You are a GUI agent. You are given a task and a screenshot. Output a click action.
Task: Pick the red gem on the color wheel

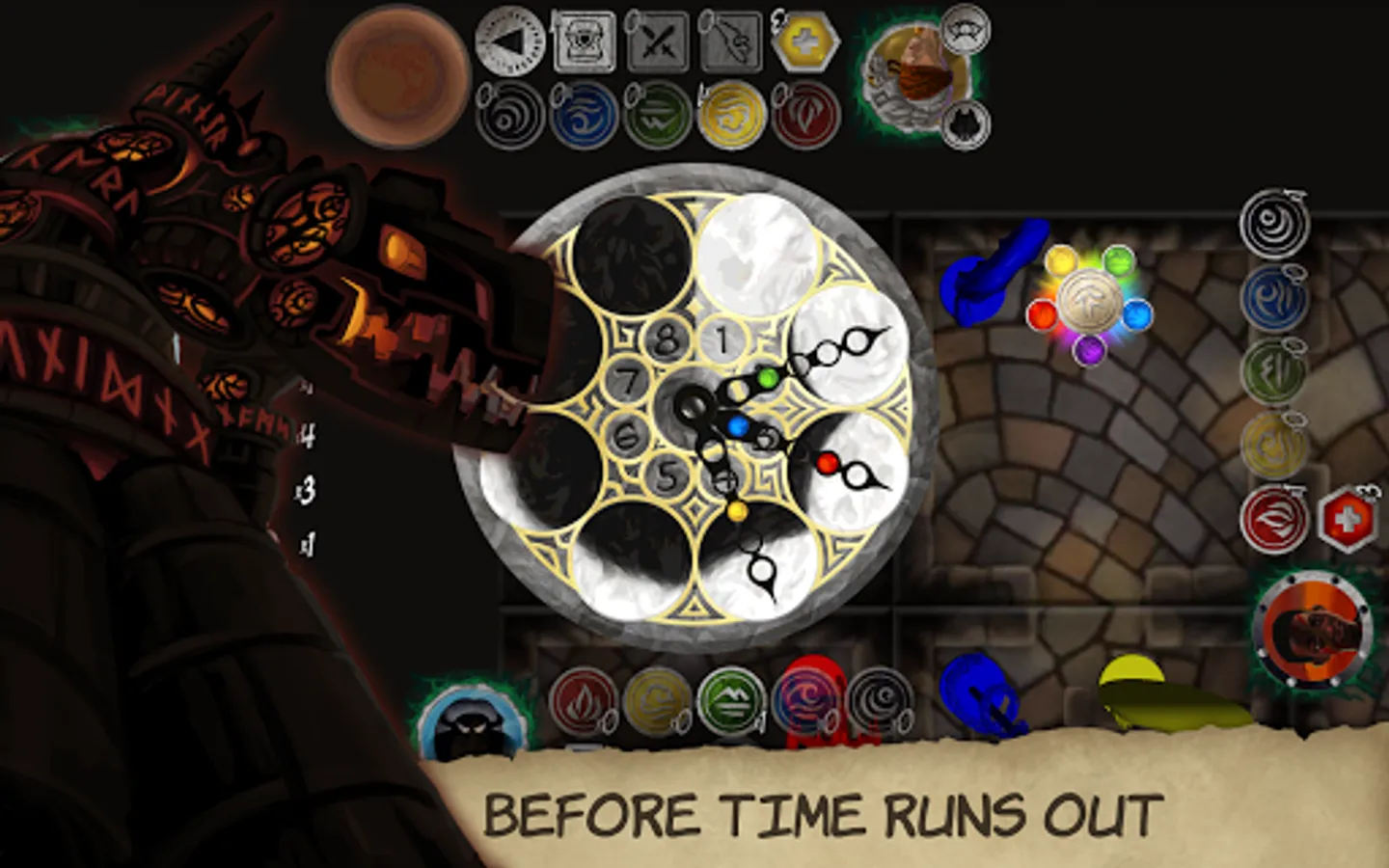click(x=1042, y=316)
